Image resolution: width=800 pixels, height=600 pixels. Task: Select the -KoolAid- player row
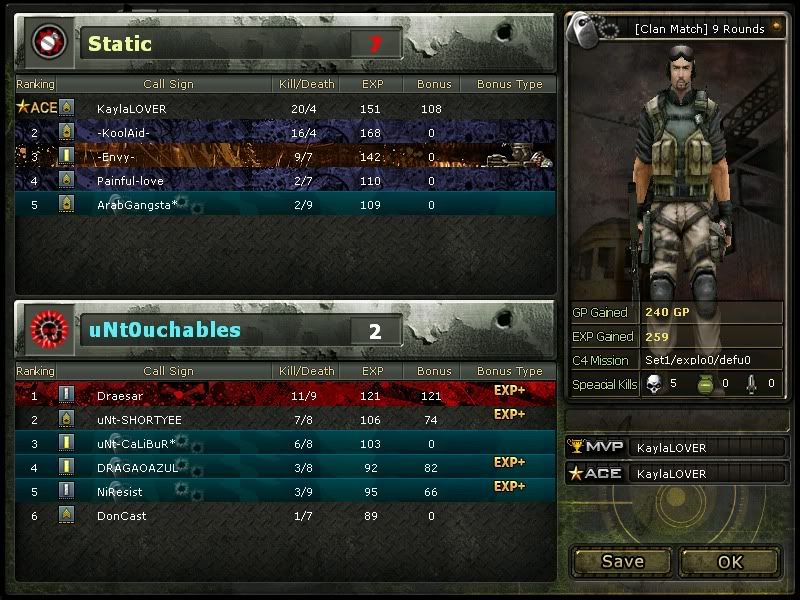coord(285,132)
